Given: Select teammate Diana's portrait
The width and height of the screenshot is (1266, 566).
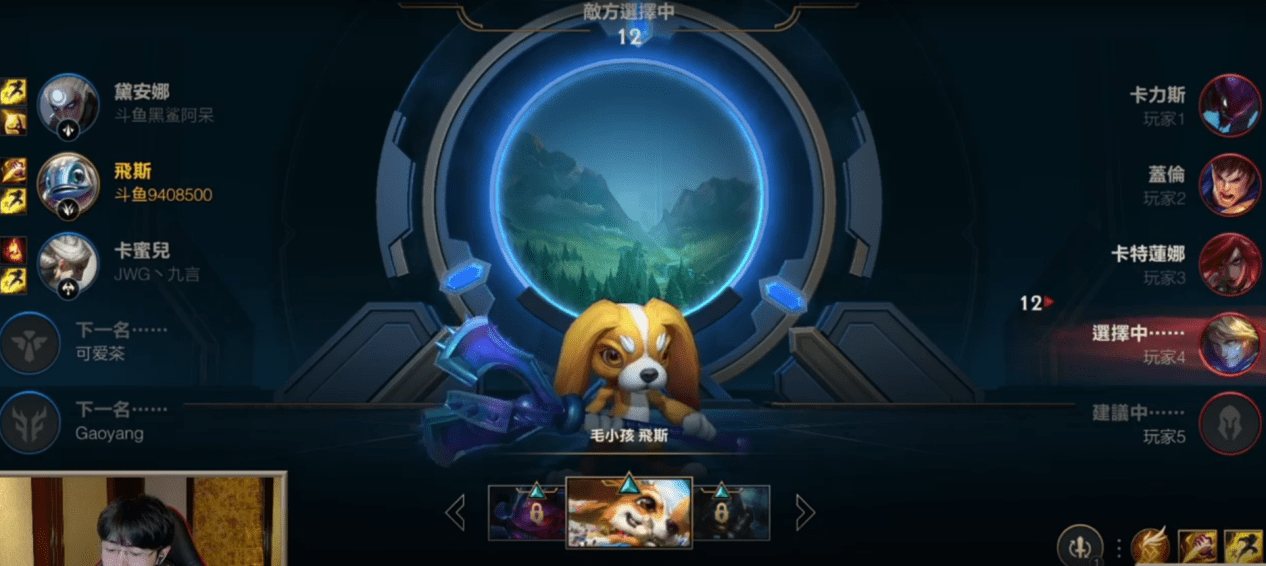Looking at the screenshot, I should [68, 104].
